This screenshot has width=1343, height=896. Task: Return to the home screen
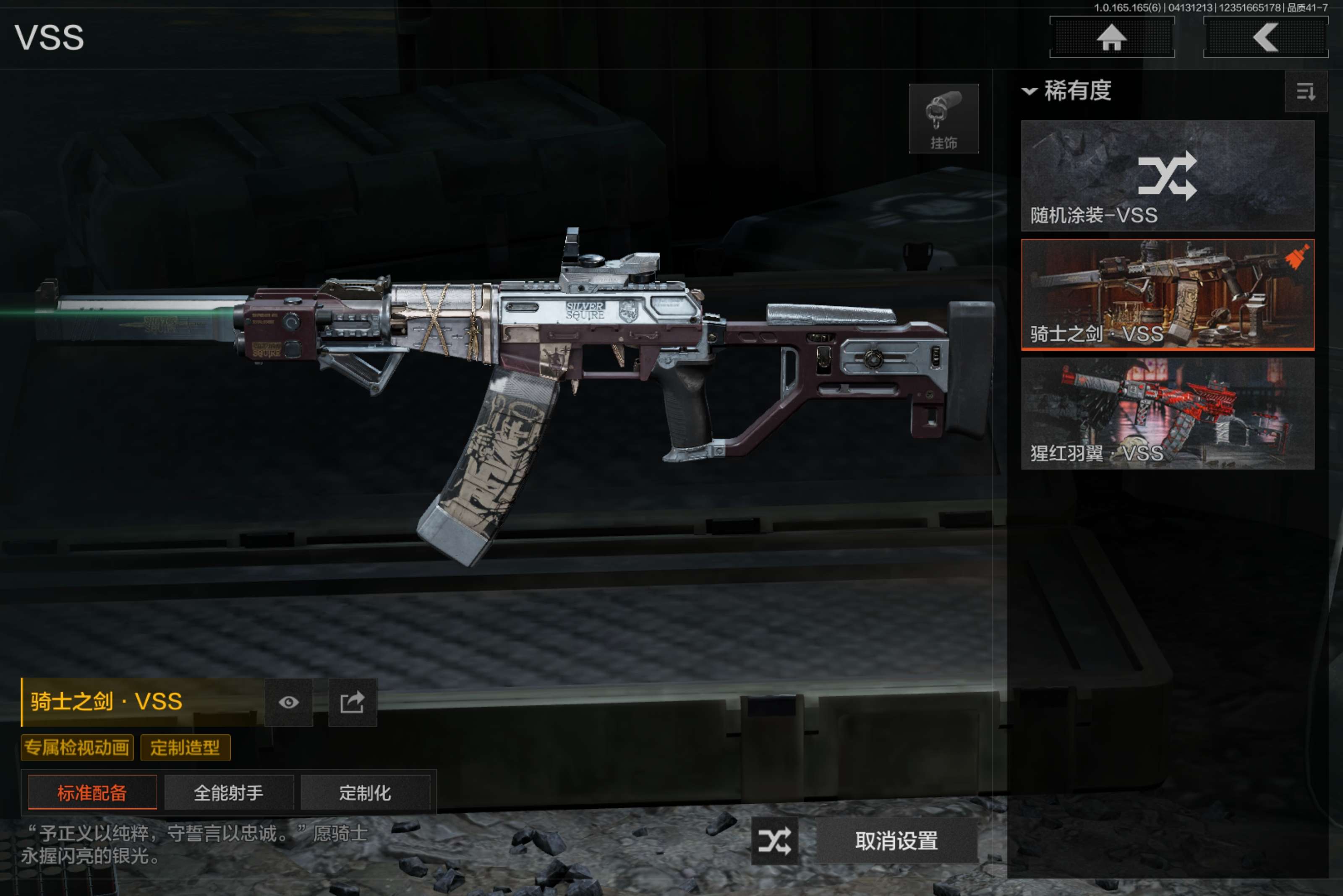1111,38
